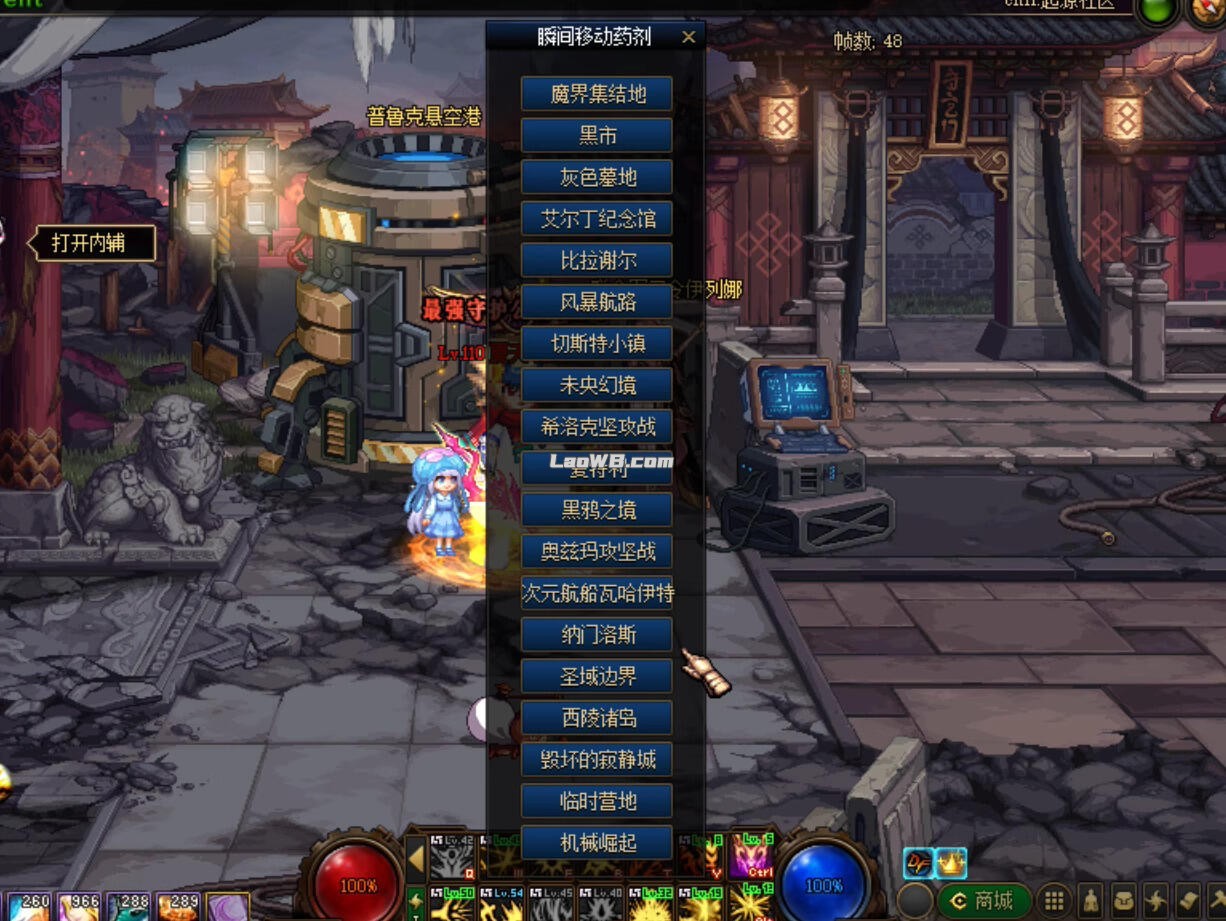Pick the 圣域边界 destination
This screenshot has width=1226, height=921.
pos(597,676)
